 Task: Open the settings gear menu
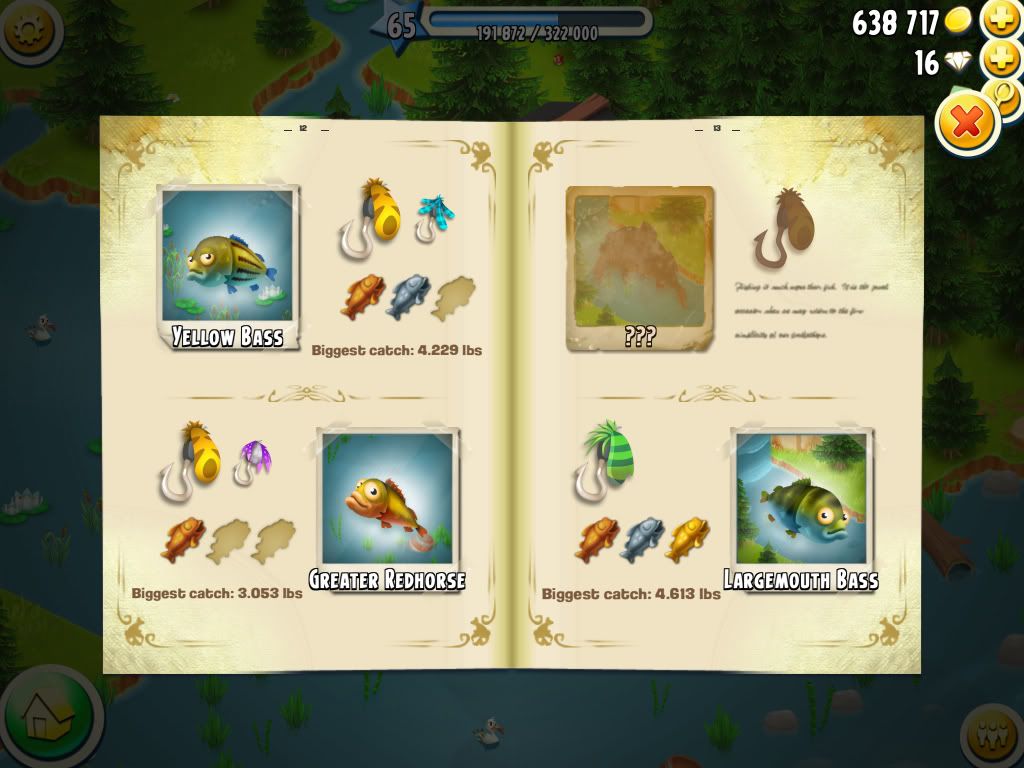tap(27, 28)
